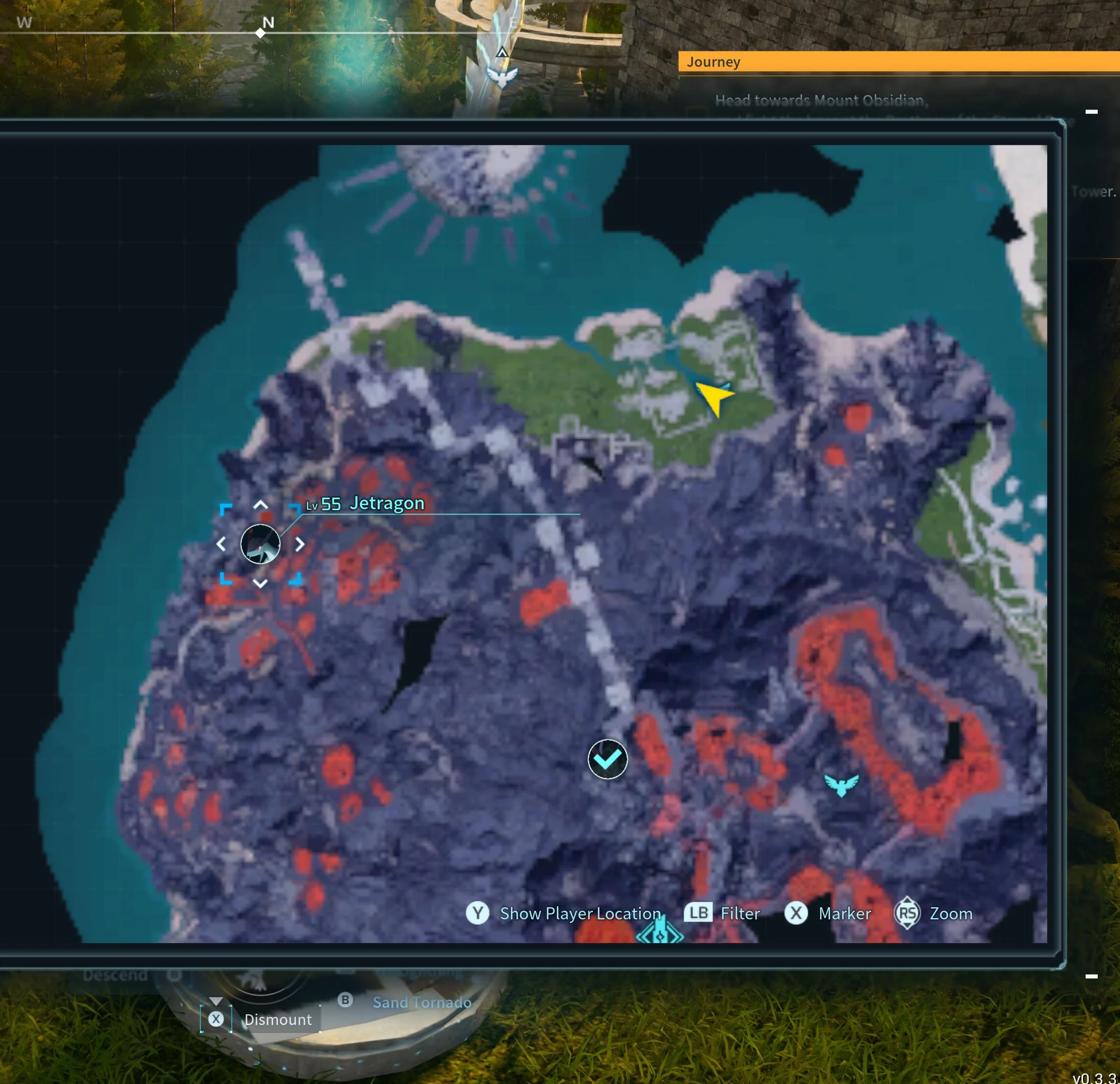Select the Lv 55 Jetragon boss icon

pyautogui.click(x=261, y=545)
